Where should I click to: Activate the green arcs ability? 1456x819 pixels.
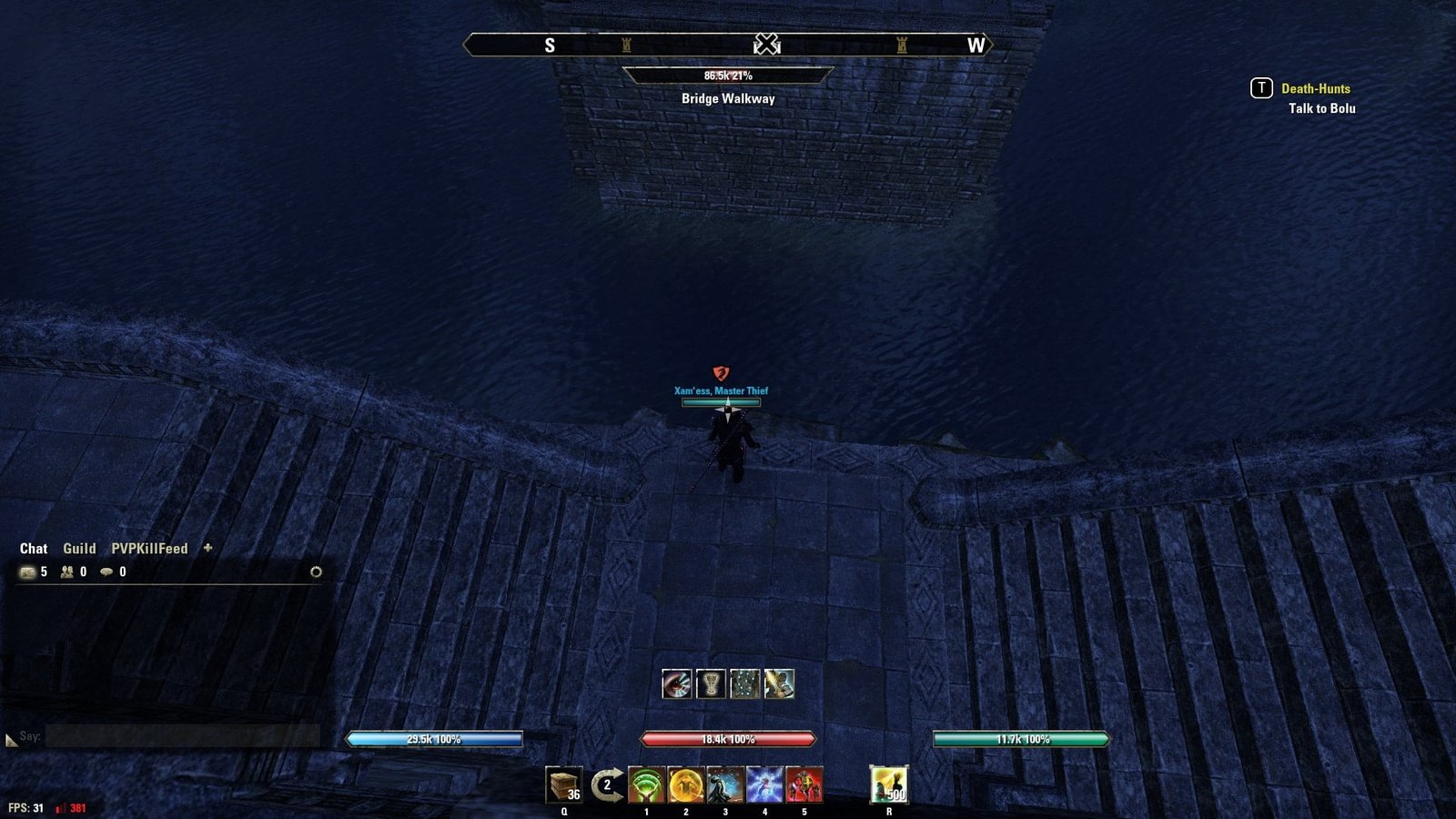coord(646,784)
